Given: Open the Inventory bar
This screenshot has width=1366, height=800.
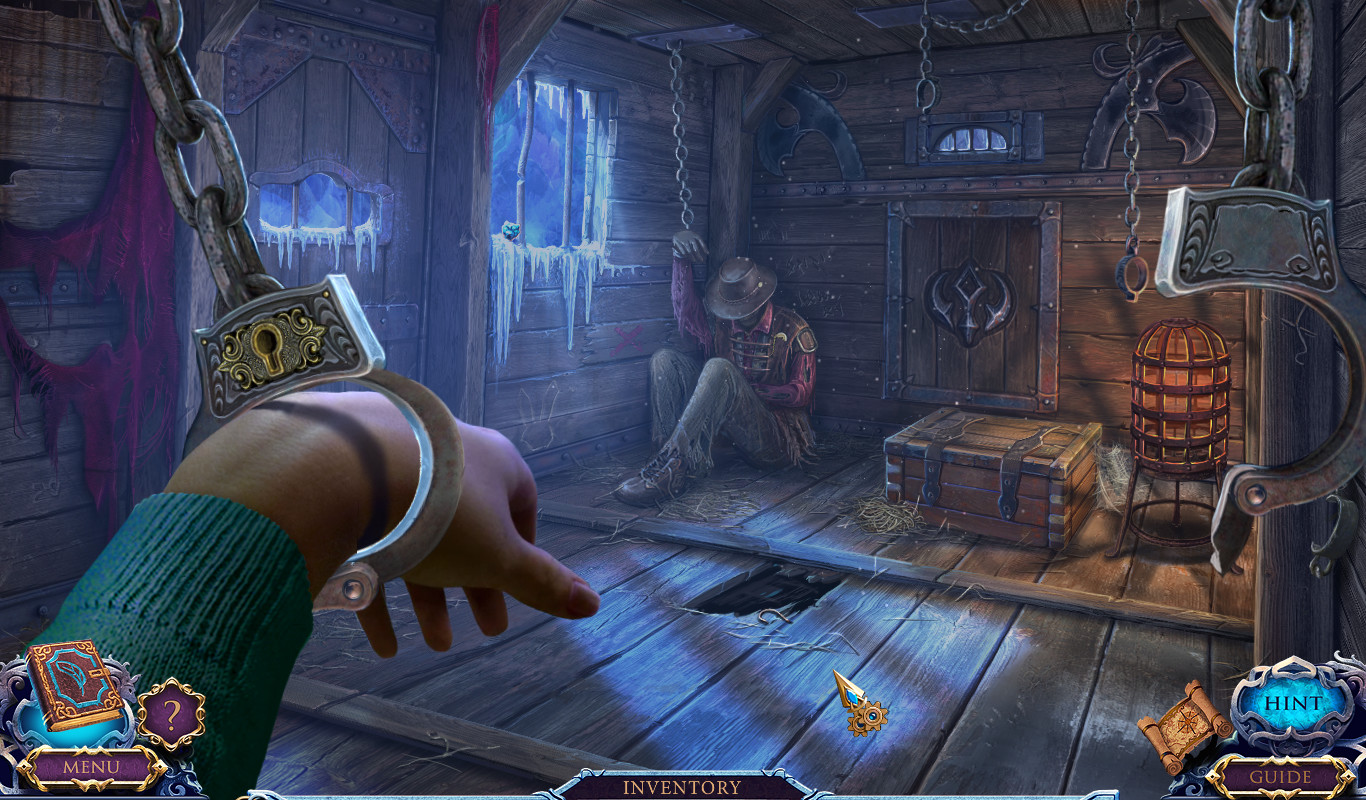Looking at the screenshot, I should click(683, 787).
